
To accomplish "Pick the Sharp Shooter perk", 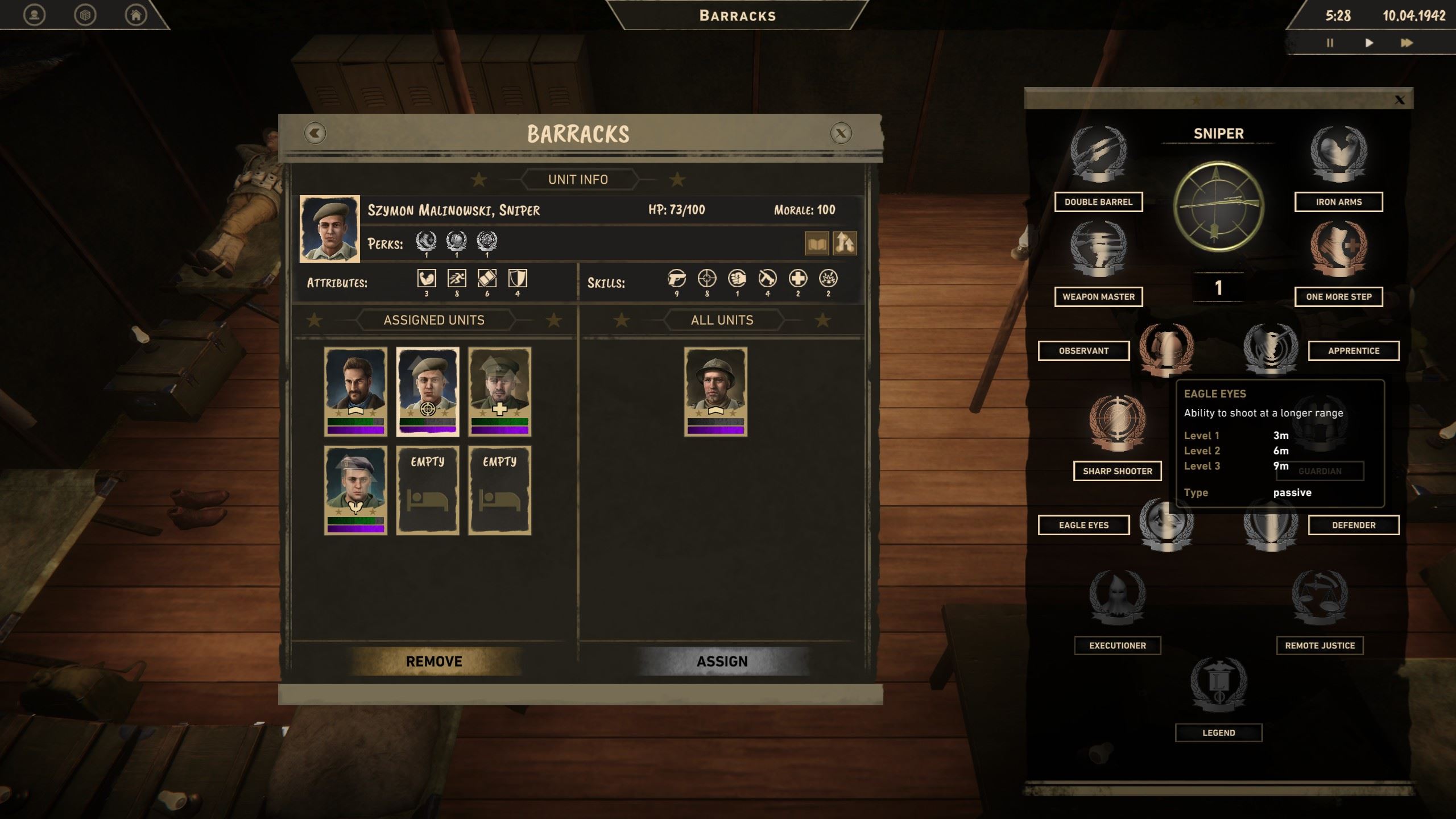I will coord(1117,471).
